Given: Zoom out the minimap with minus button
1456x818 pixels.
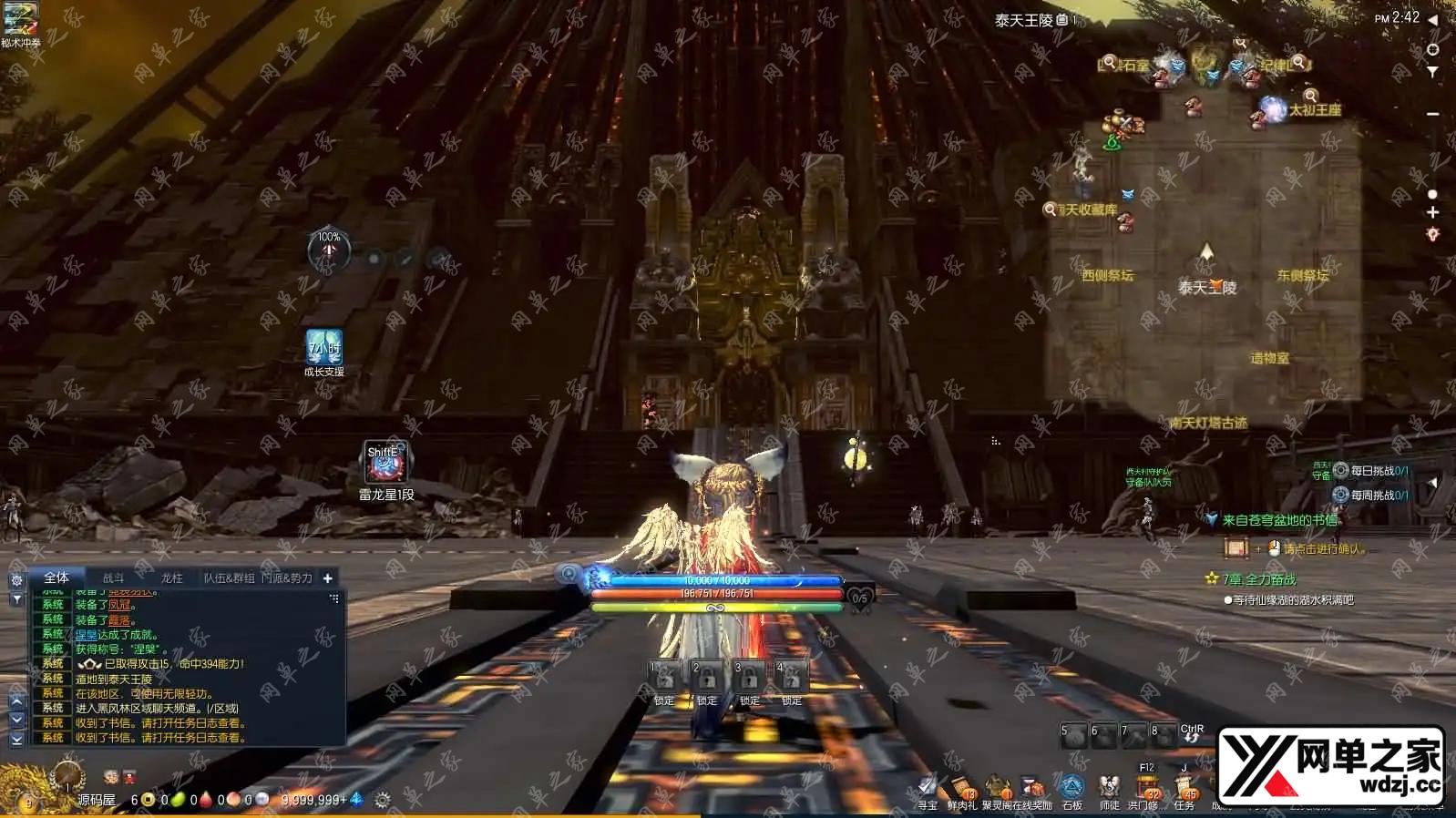Looking at the screenshot, I should tap(1432, 114).
